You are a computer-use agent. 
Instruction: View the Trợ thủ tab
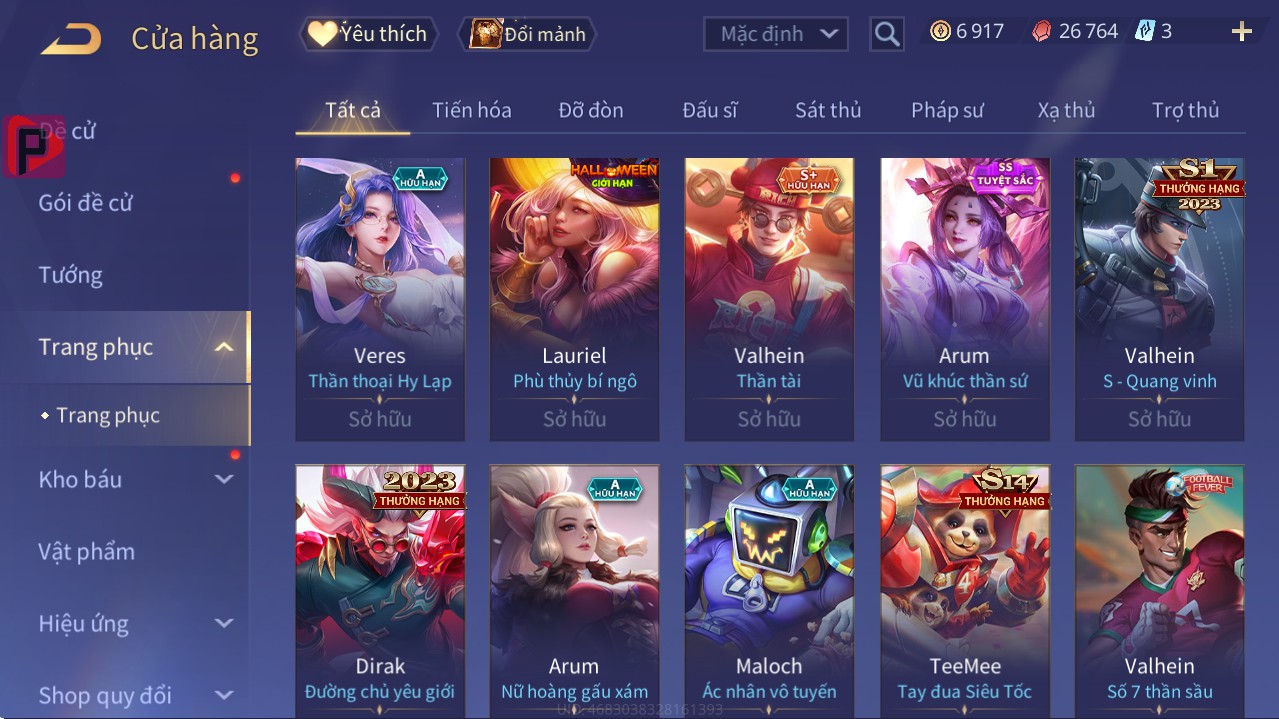1185,110
